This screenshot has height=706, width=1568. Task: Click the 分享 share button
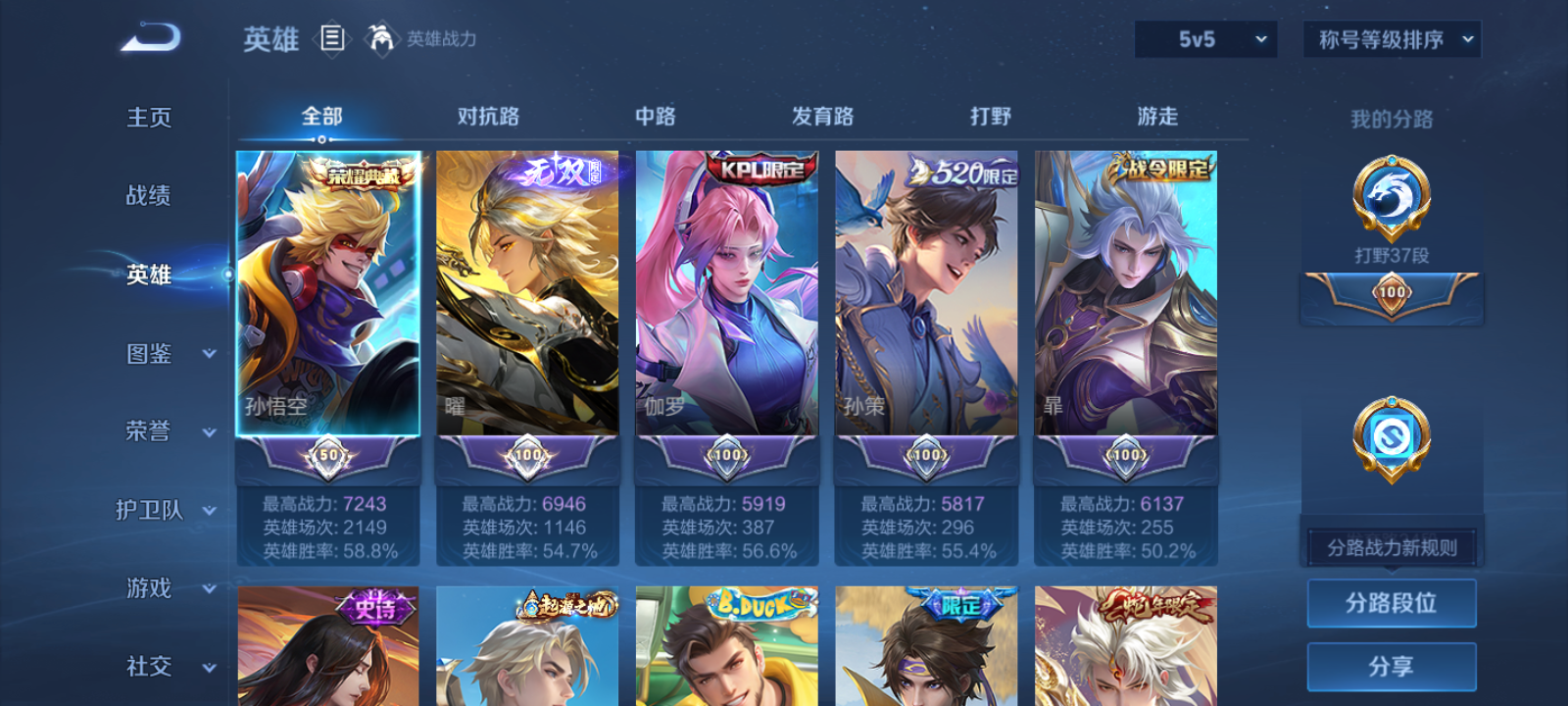[x=1392, y=664]
